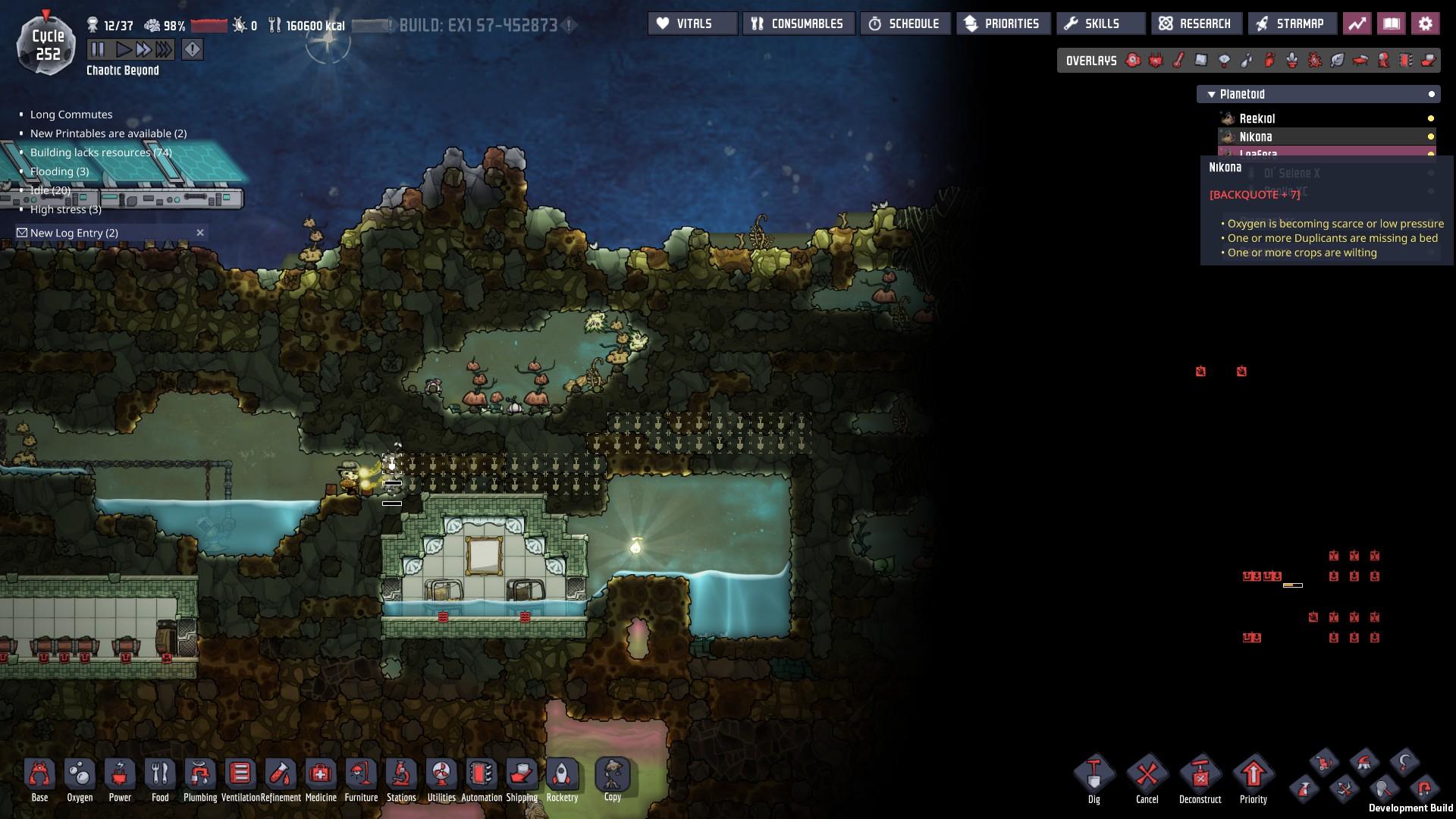Open the Base build category

click(x=39, y=777)
